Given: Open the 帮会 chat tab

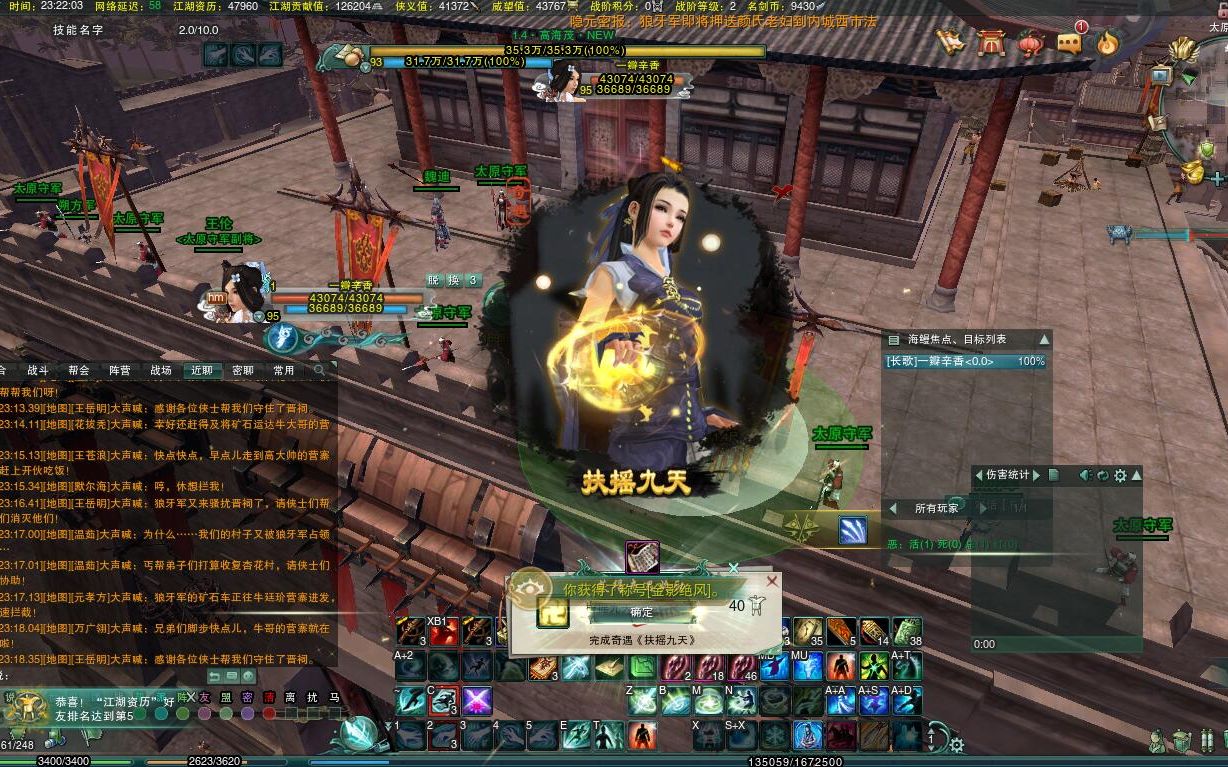Looking at the screenshot, I should tap(78, 370).
